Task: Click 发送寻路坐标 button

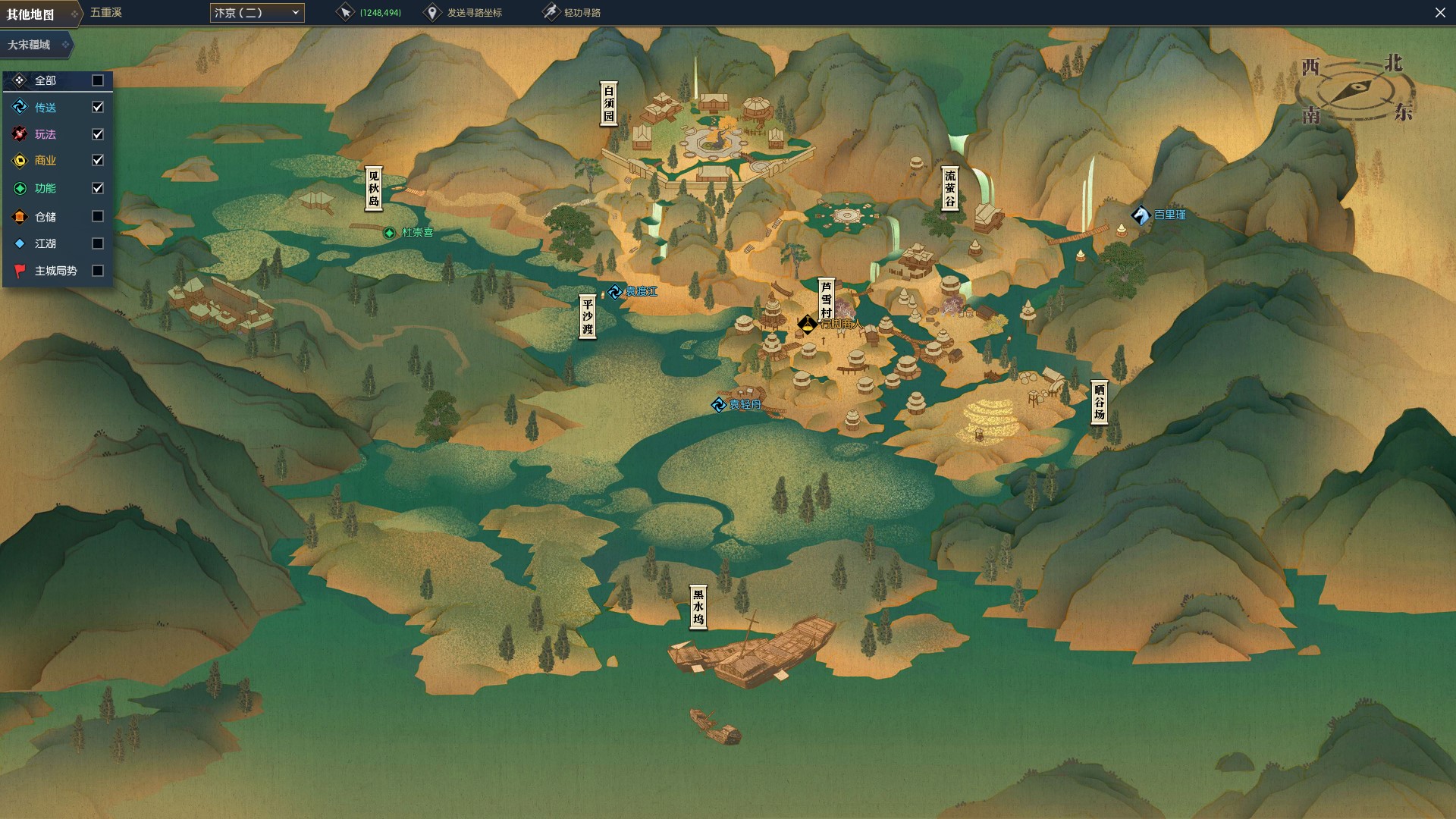Action: coord(464,13)
